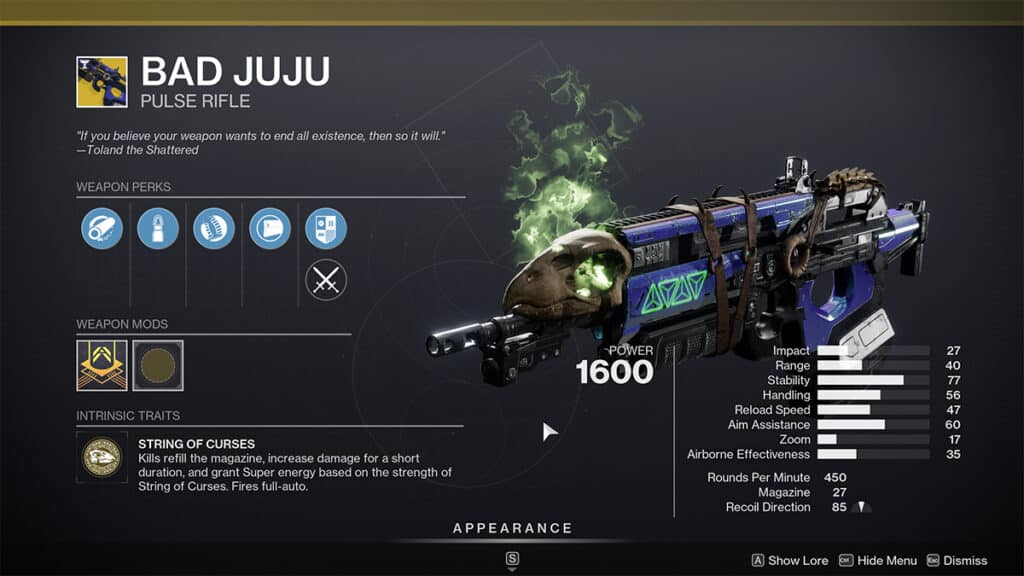Click the Bad Juju weapon thumbnail icon
Viewport: 1024px width, 576px height.
102,82
